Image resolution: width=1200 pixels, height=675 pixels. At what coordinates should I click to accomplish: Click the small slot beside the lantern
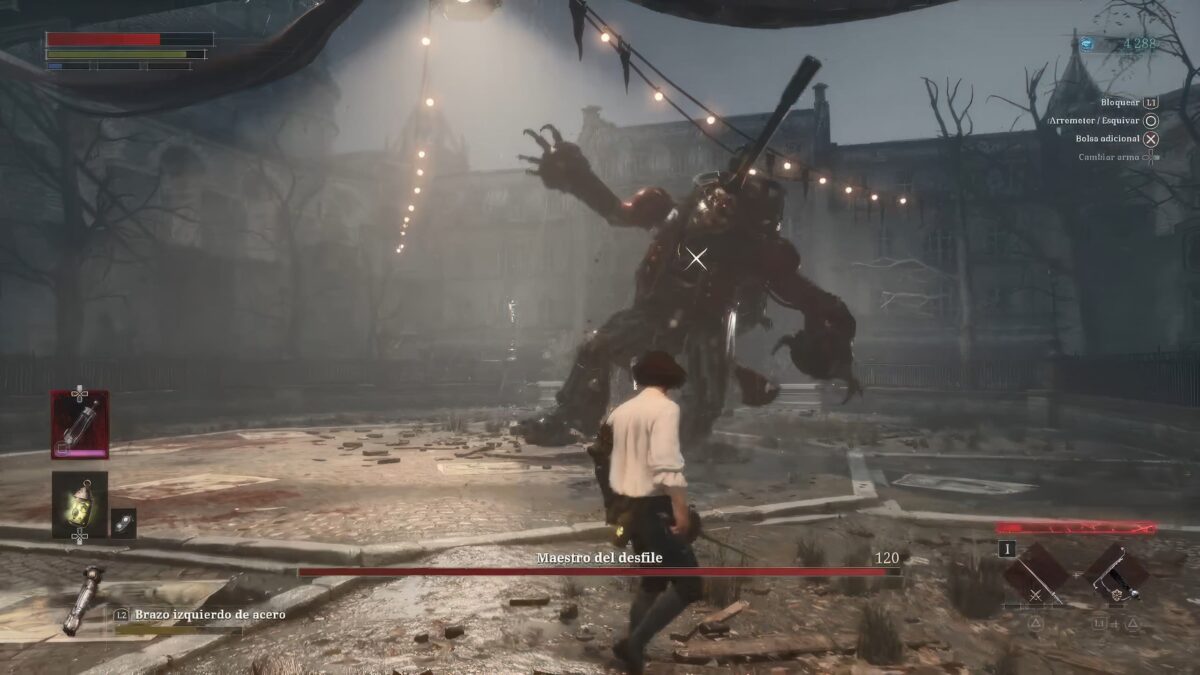[123, 522]
